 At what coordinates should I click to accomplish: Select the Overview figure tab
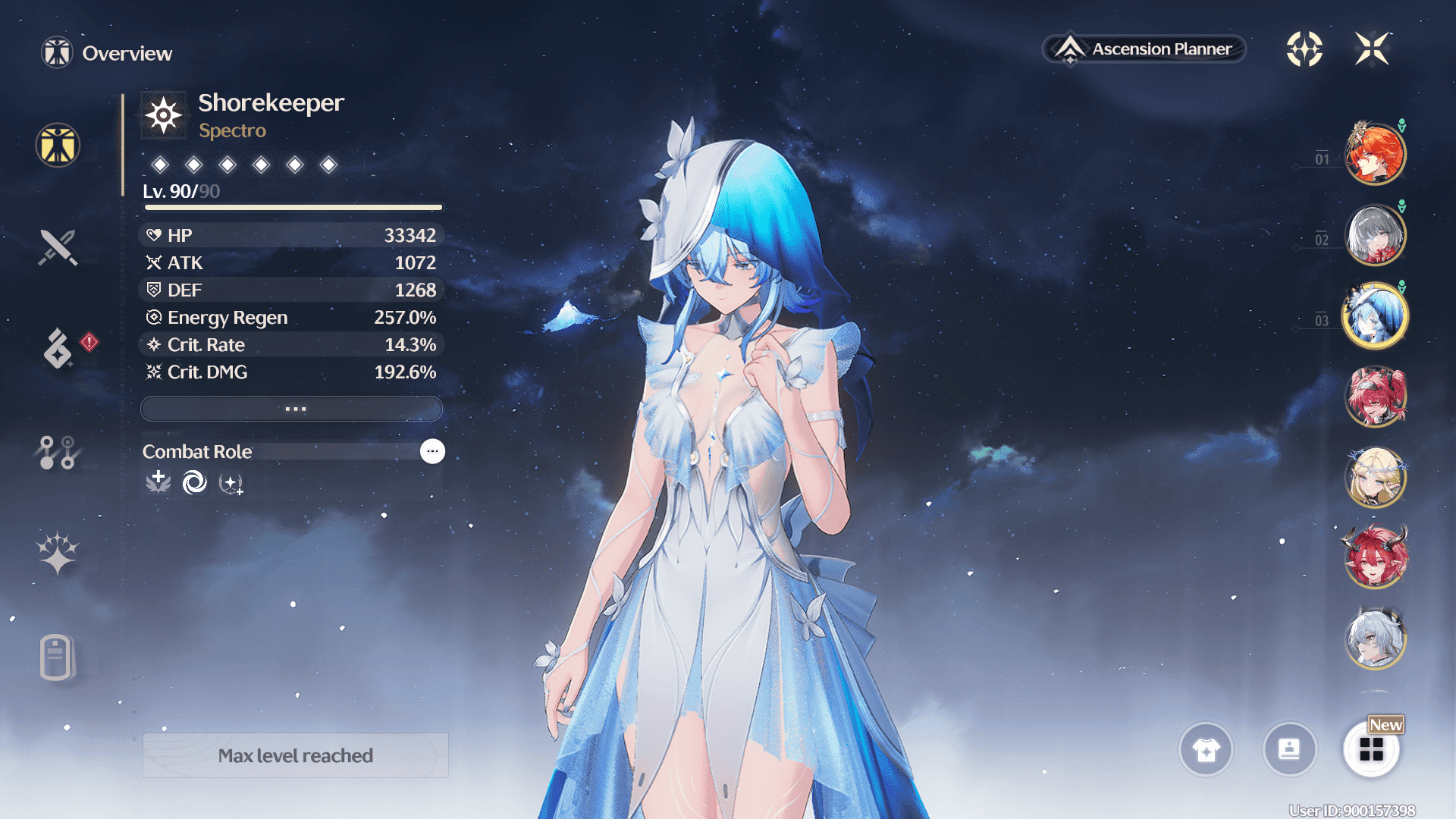(x=58, y=145)
